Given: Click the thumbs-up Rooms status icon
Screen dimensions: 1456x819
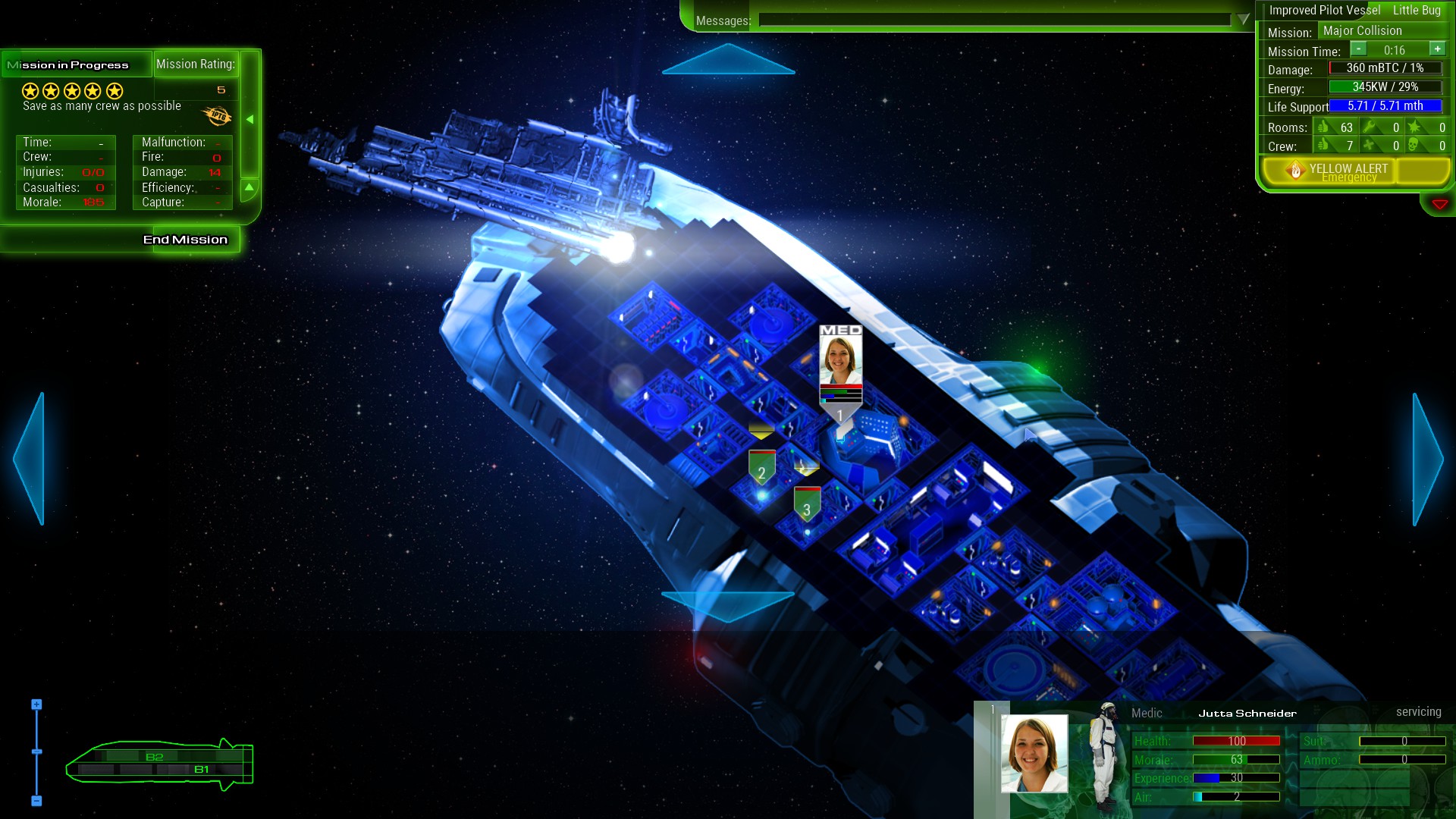Looking at the screenshot, I should coord(1323,127).
